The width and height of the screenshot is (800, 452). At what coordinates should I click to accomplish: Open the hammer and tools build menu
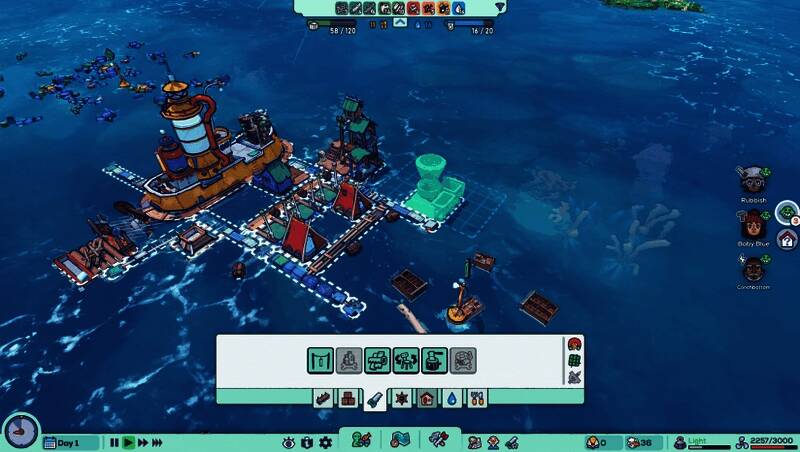[x=438, y=440]
